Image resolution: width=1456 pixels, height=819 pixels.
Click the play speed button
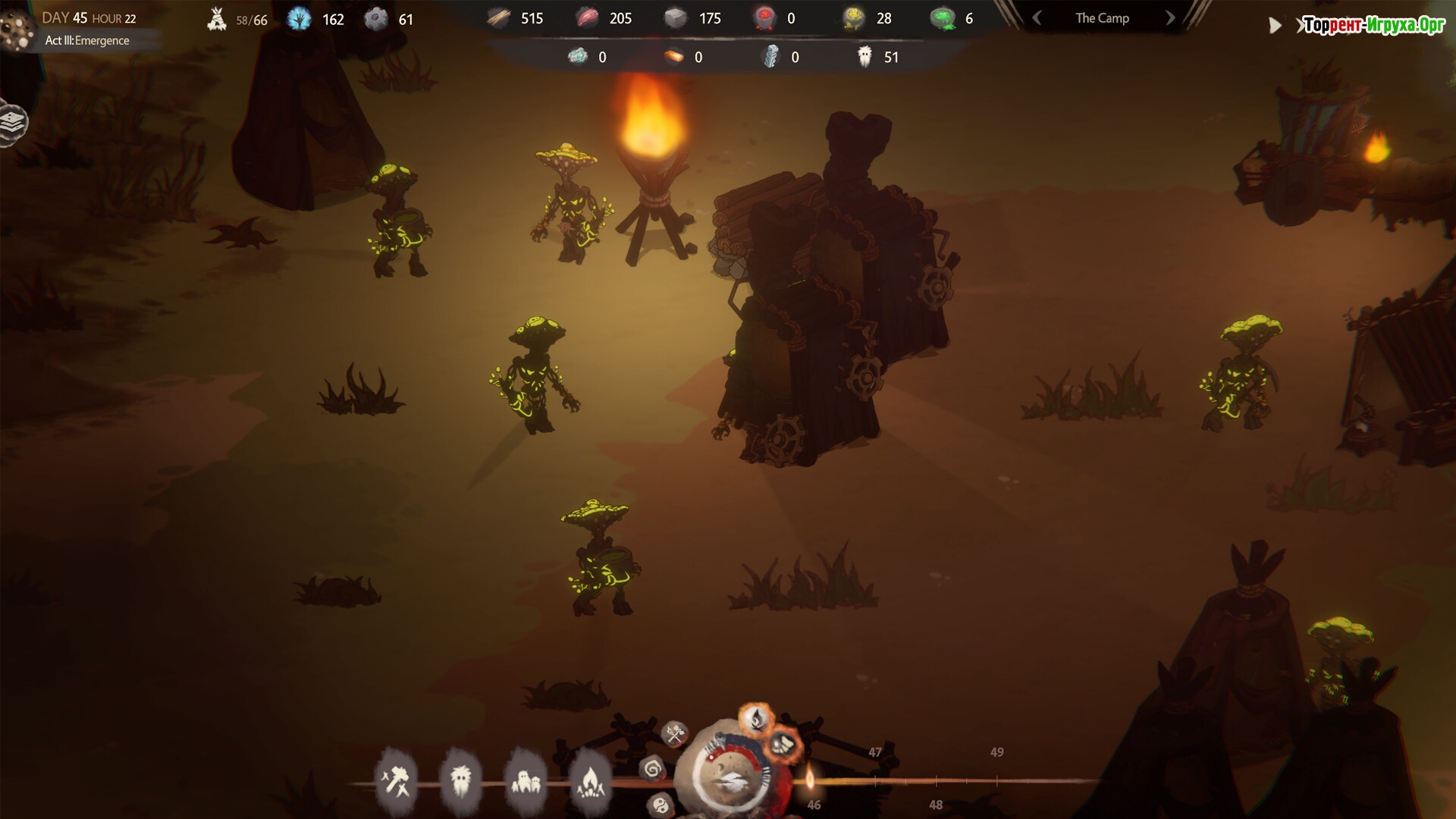1275,26
